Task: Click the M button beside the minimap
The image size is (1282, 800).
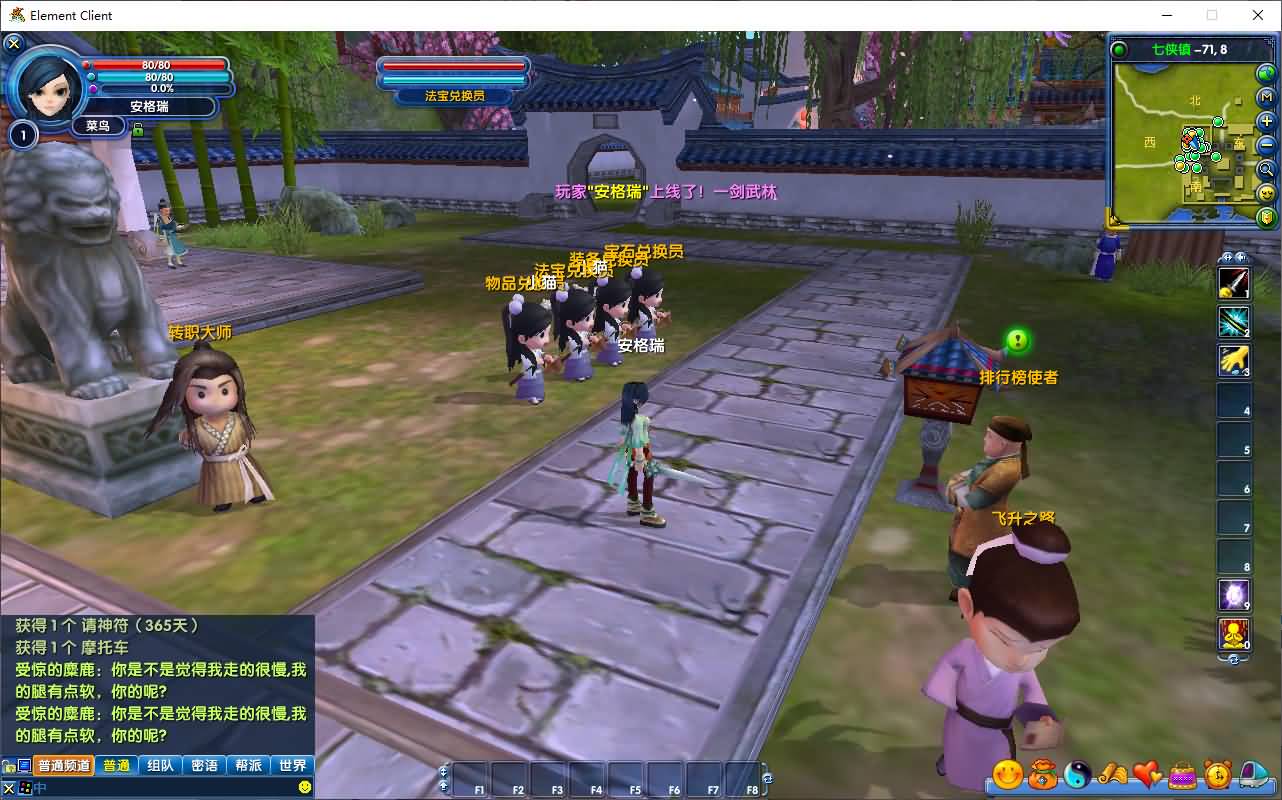Action: click(1266, 97)
